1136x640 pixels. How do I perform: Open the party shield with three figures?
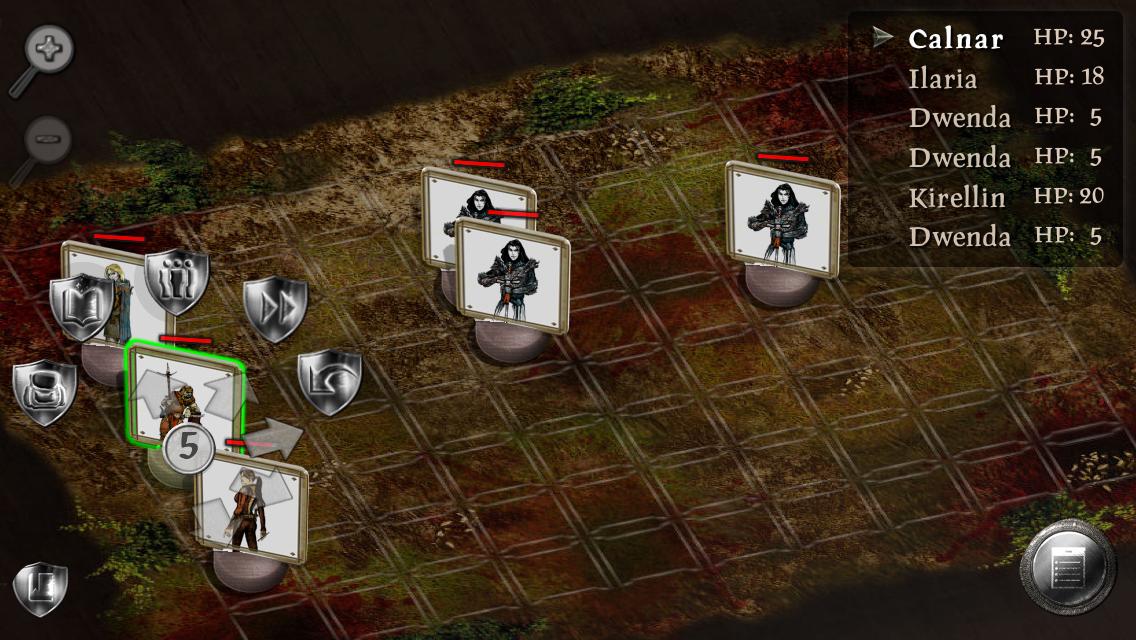177,281
